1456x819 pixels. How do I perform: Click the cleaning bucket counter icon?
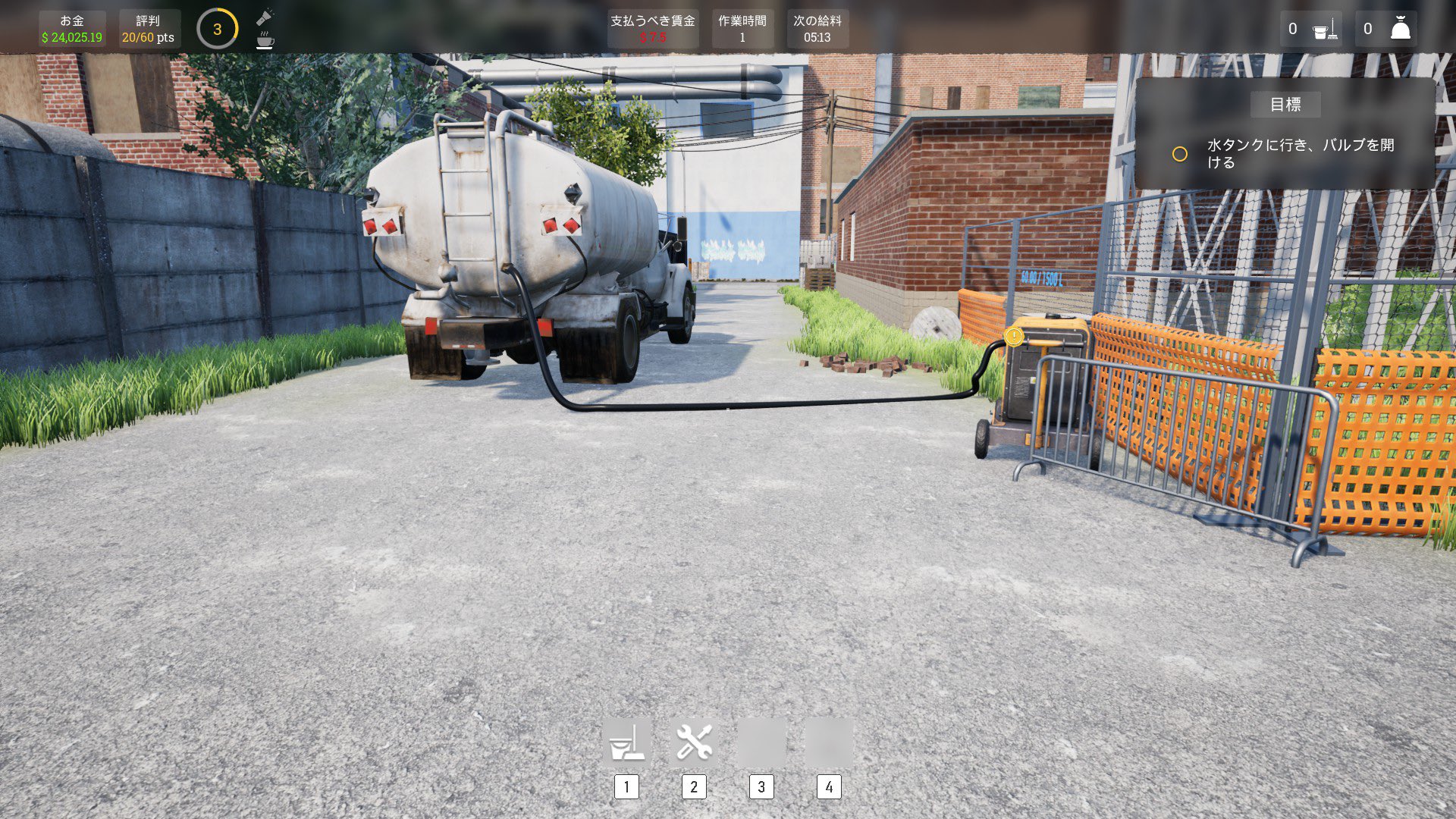(1325, 29)
